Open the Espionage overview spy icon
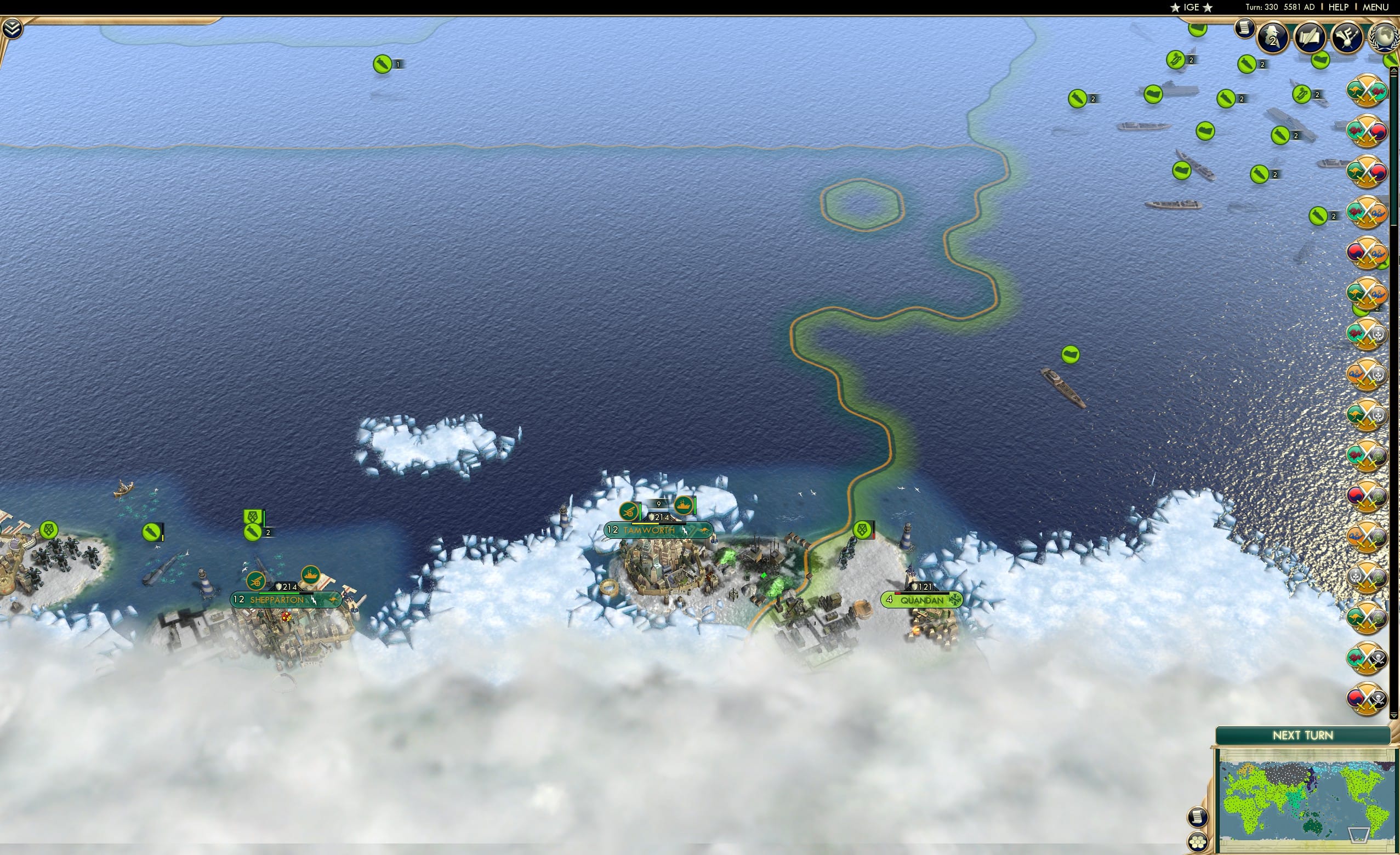1400x855 pixels. tap(1272, 37)
